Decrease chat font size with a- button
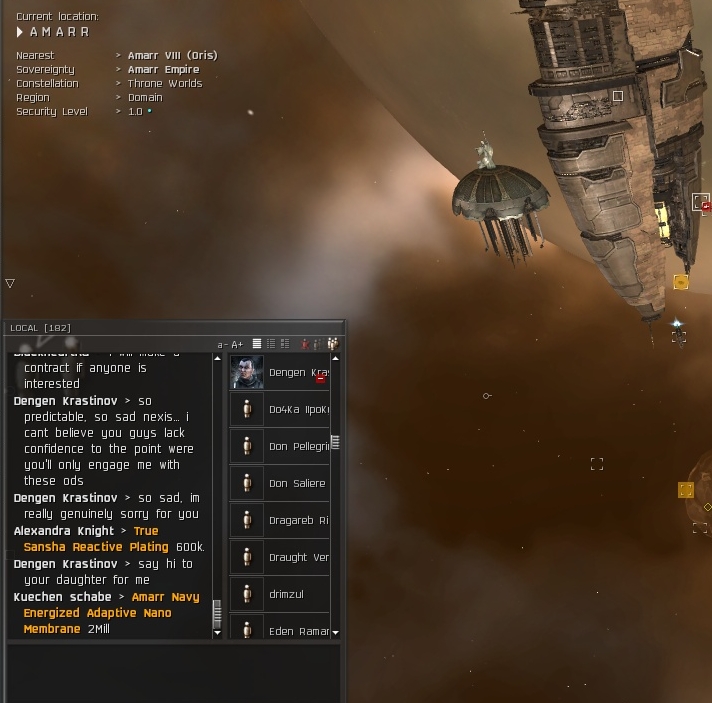Image resolution: width=712 pixels, height=703 pixels. 222,345
